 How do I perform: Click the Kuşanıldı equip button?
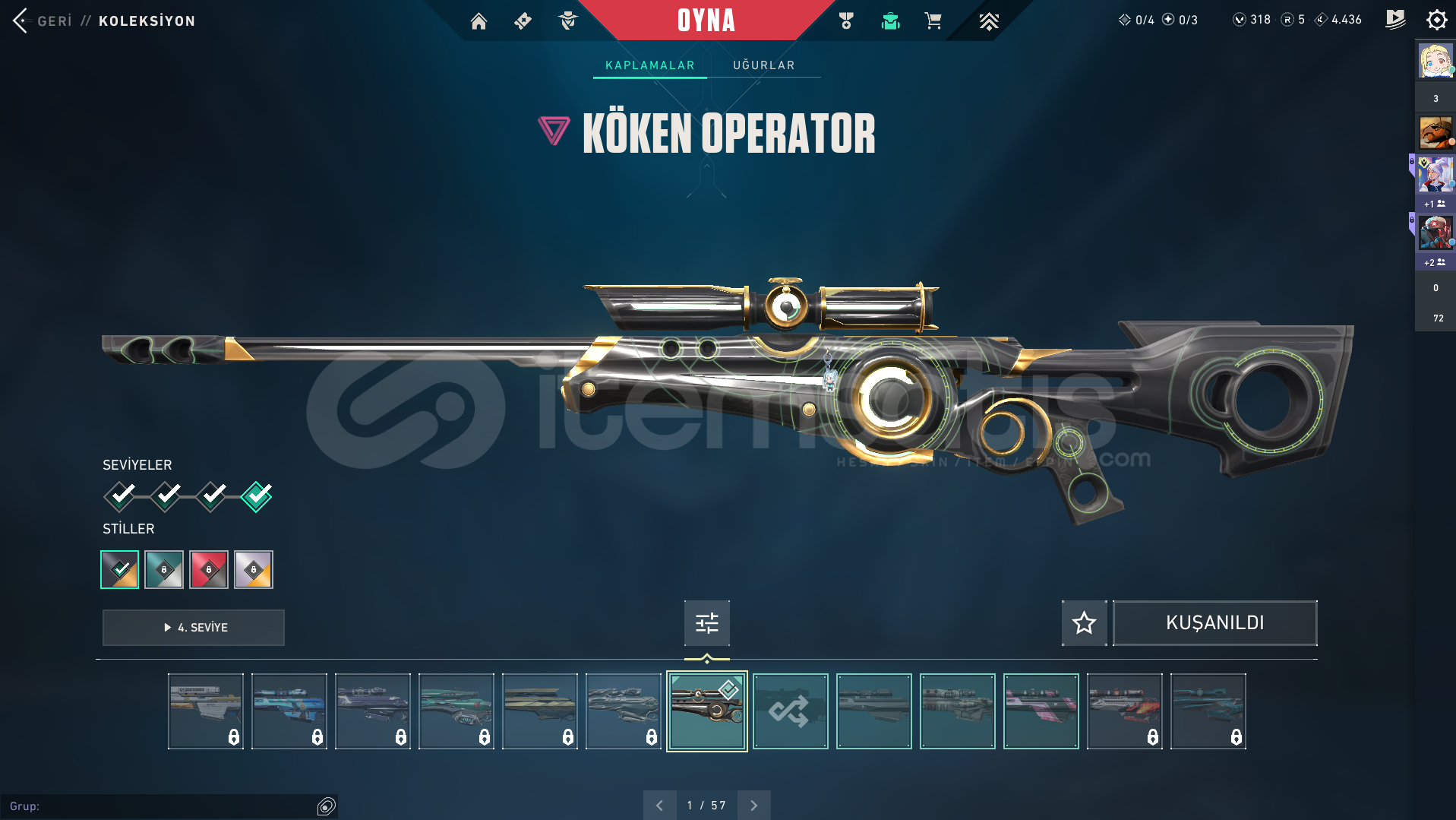[1214, 623]
